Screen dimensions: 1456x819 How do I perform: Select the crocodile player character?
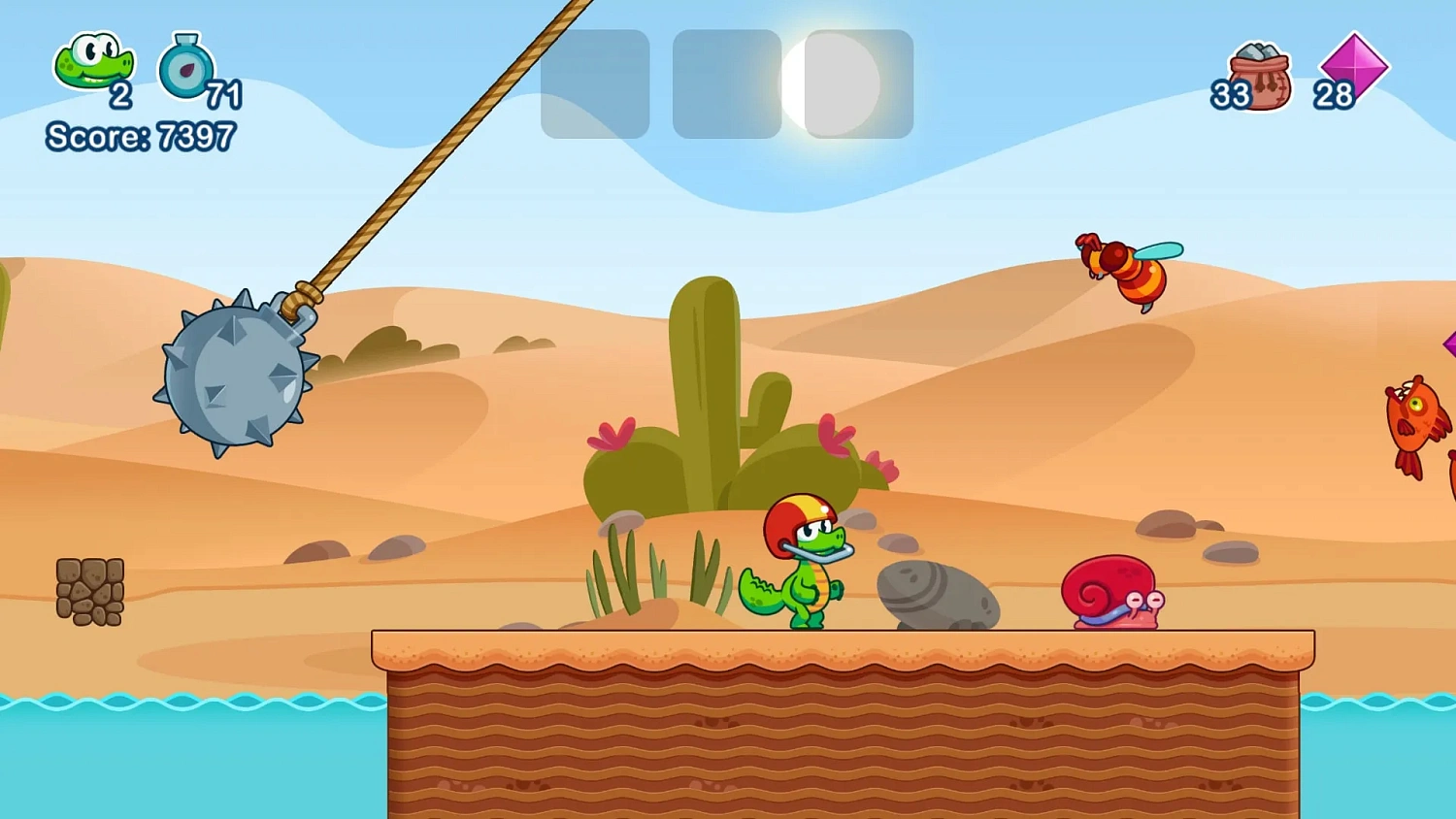801,568
